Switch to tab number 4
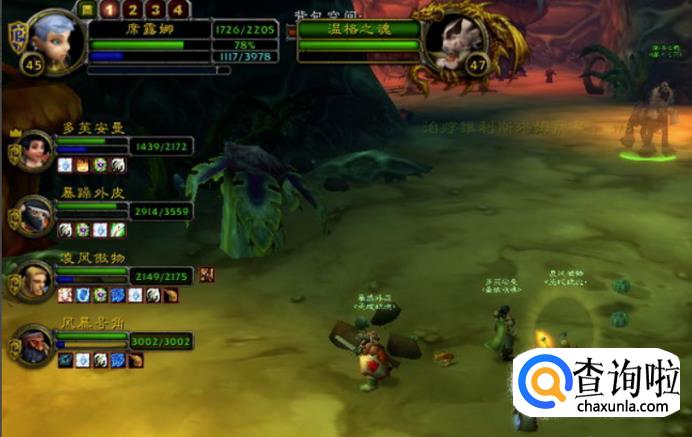Viewport: 692px width, 437px height. point(178,10)
